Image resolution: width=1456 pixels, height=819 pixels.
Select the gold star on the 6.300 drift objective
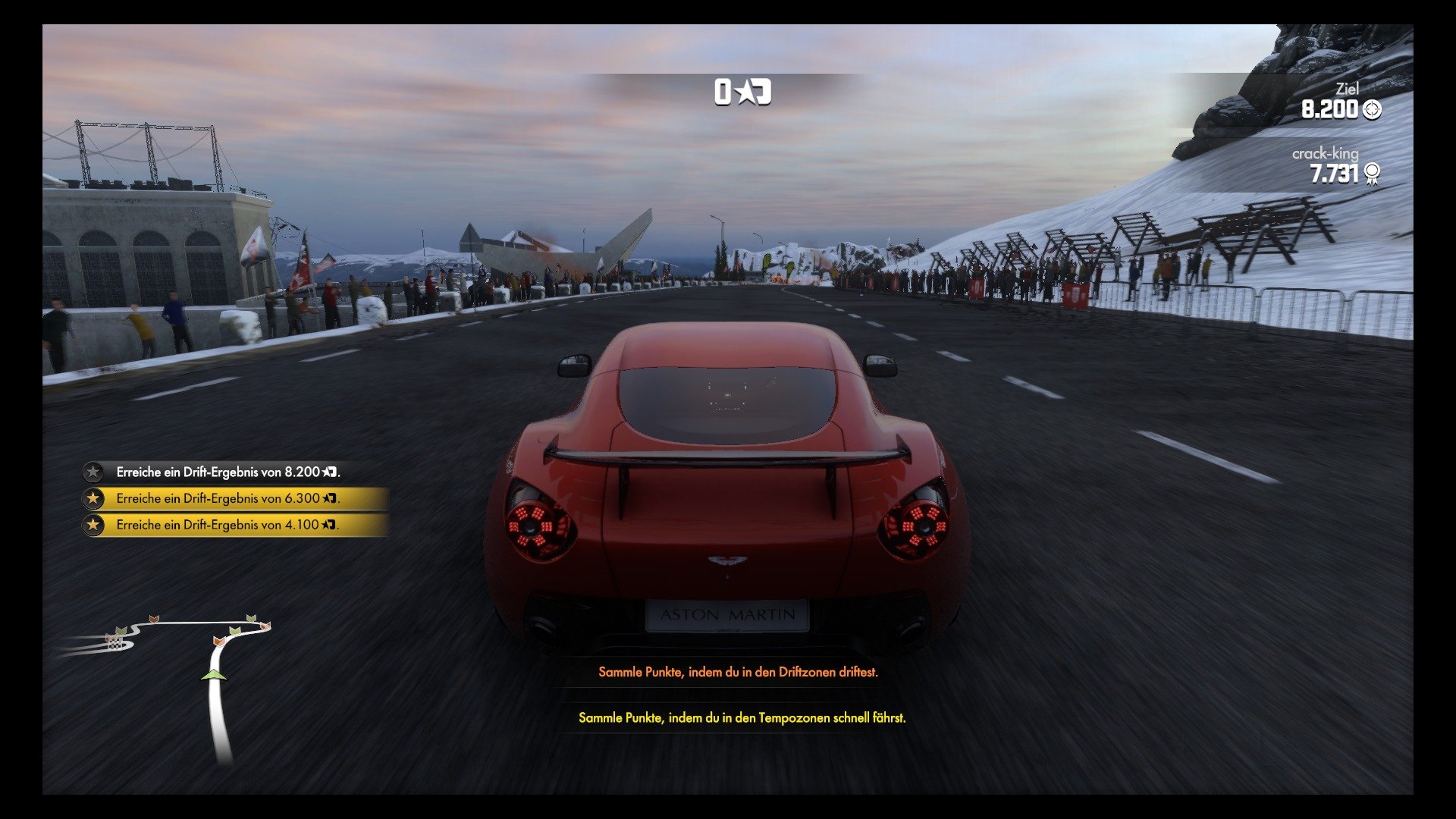(93, 499)
